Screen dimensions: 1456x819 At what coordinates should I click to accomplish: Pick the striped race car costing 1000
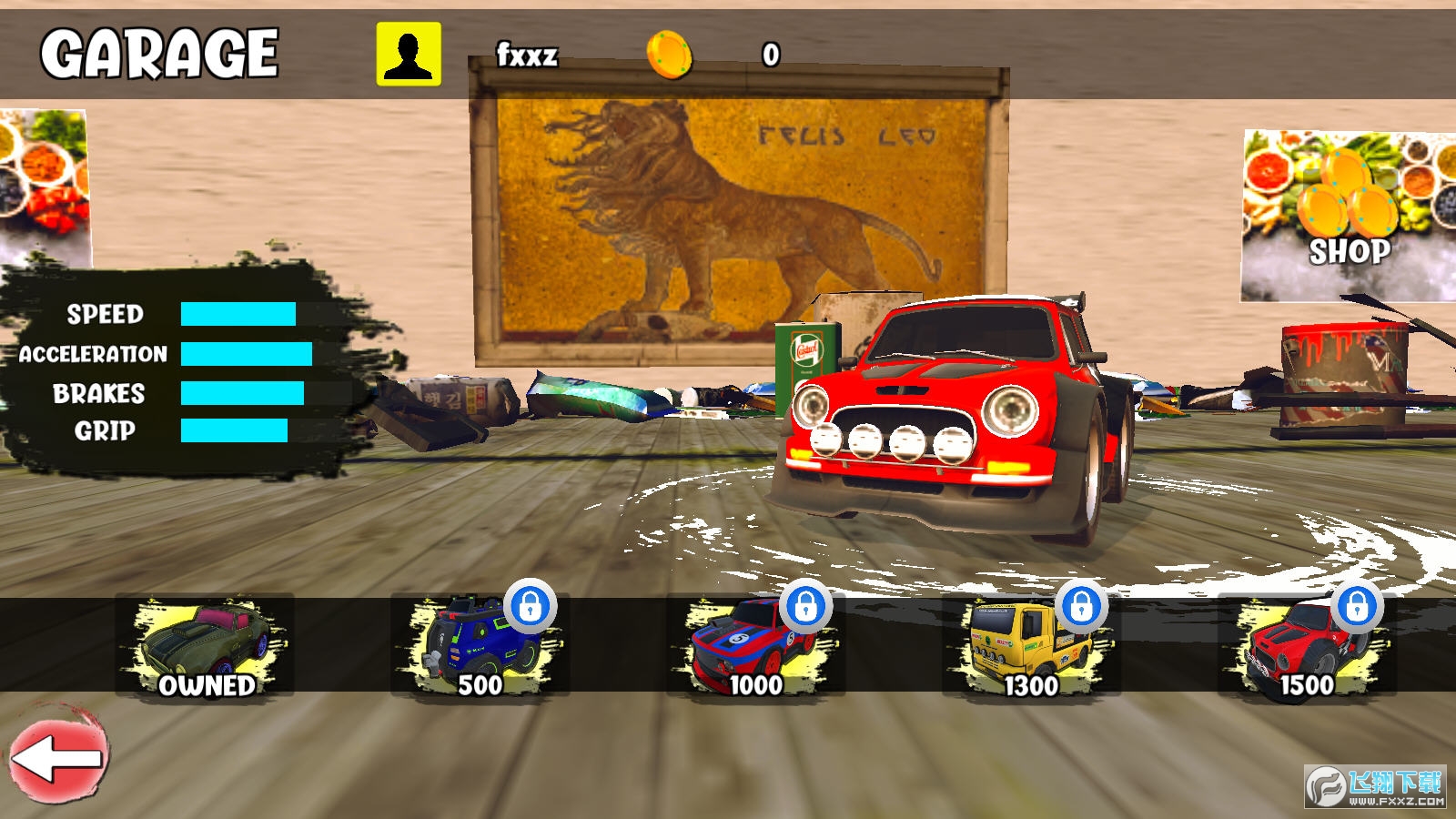(x=756, y=645)
